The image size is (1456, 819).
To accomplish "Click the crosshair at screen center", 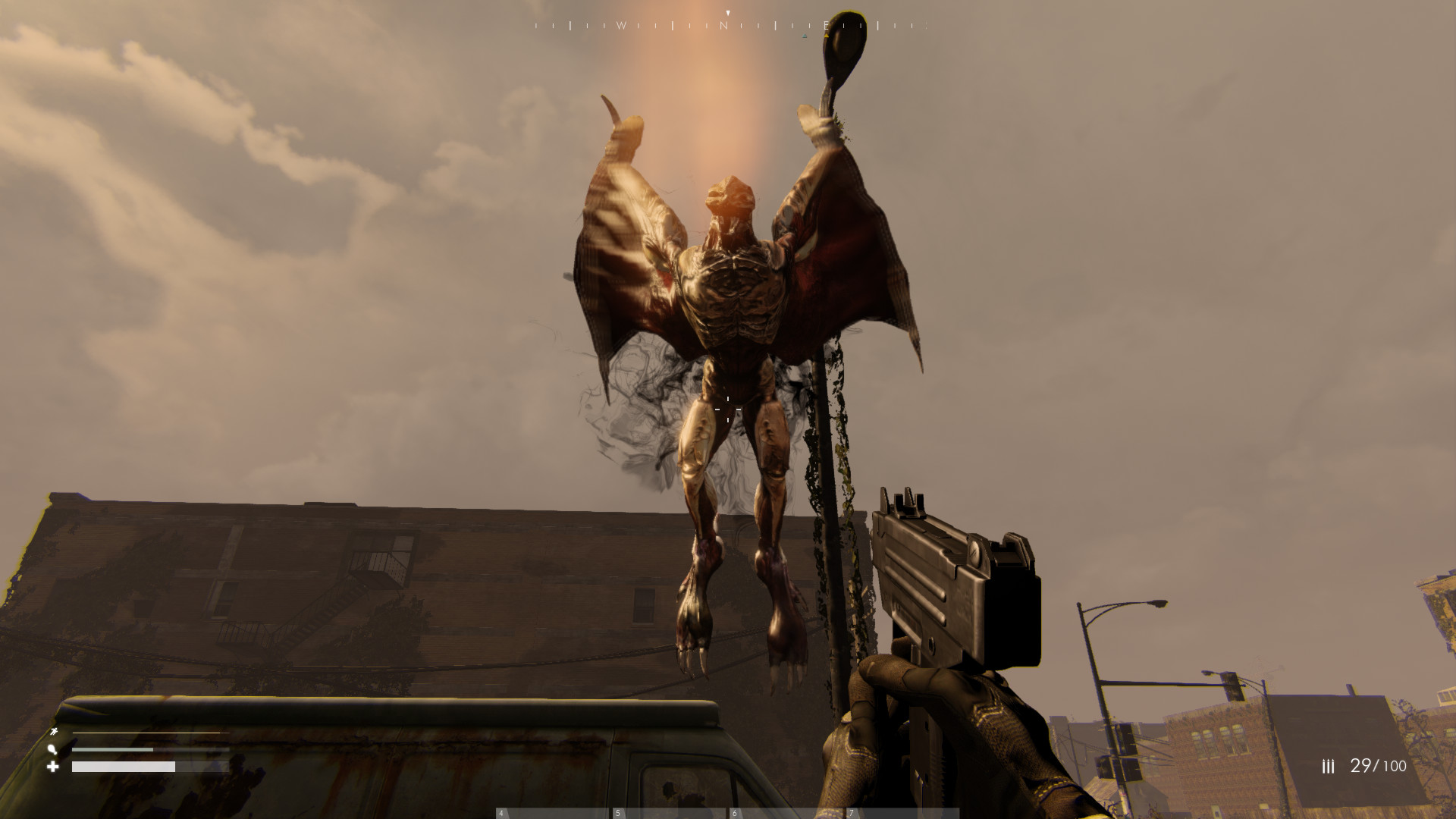I will coord(728,409).
